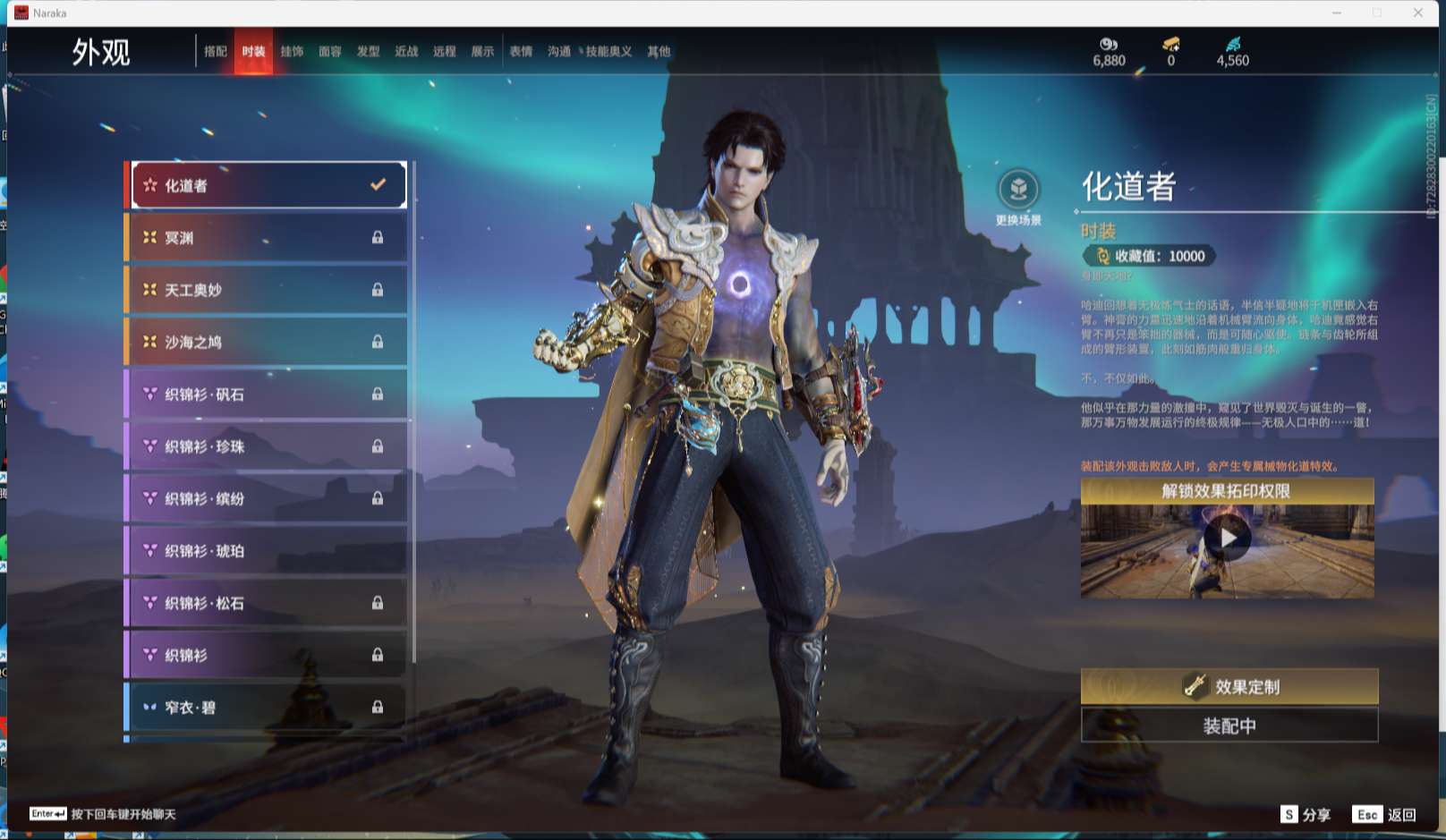Select 织锦衫·珍珠 in the outfit list
The width and height of the screenshot is (1446, 840).
pyautogui.click(x=267, y=446)
